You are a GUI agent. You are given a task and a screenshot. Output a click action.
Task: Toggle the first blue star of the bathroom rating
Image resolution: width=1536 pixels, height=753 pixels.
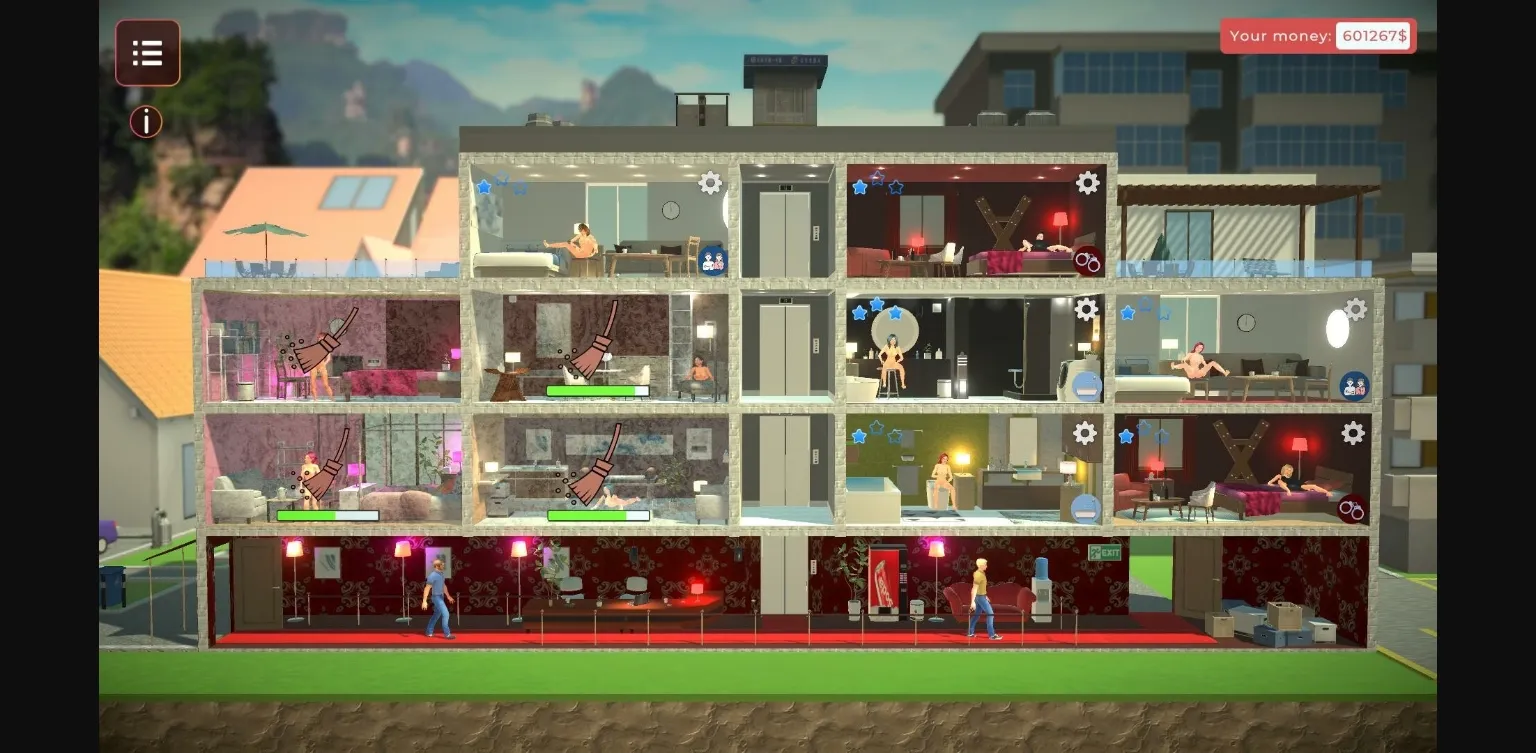tap(860, 312)
